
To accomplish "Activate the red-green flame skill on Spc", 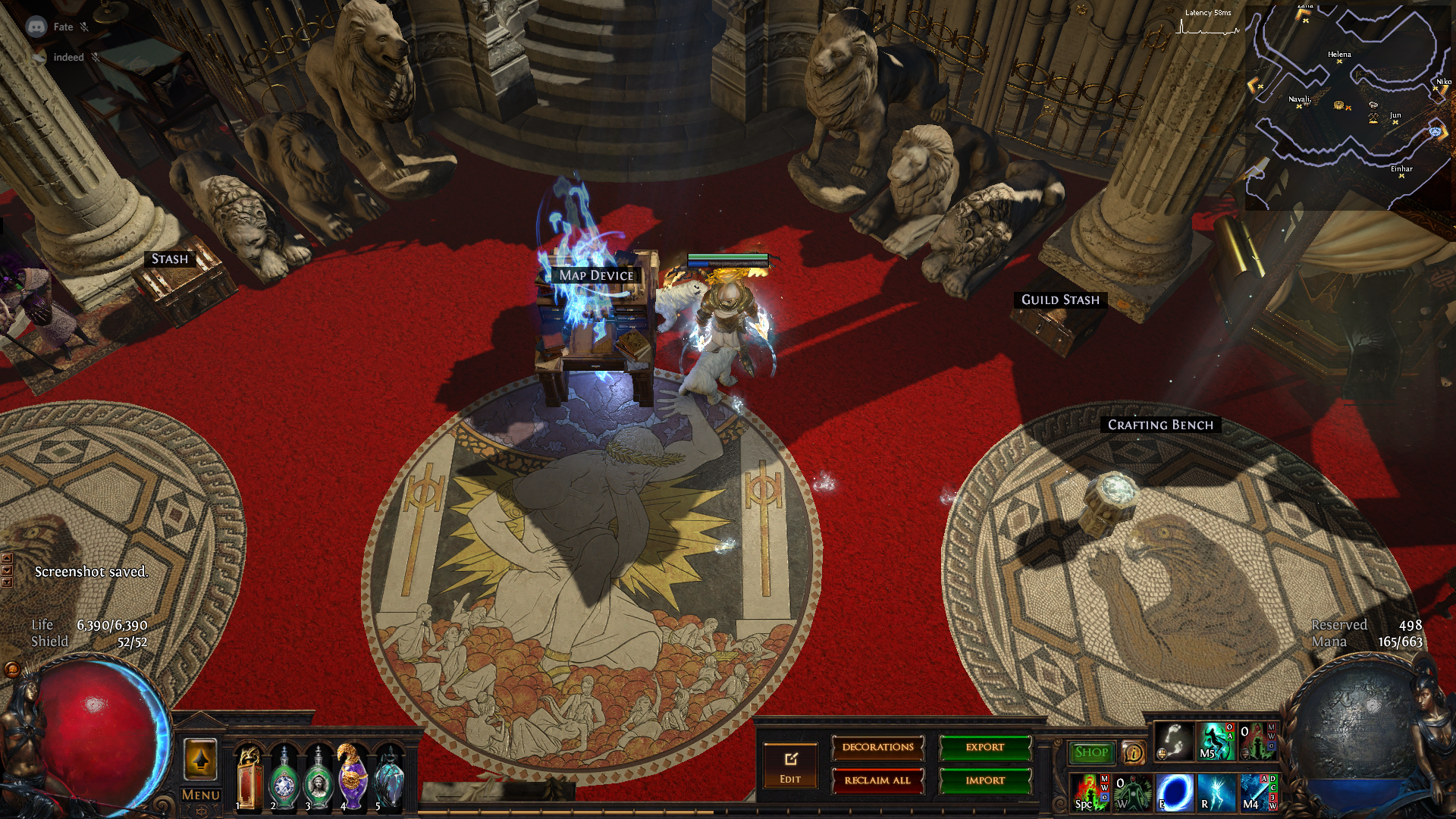I will (x=1090, y=792).
